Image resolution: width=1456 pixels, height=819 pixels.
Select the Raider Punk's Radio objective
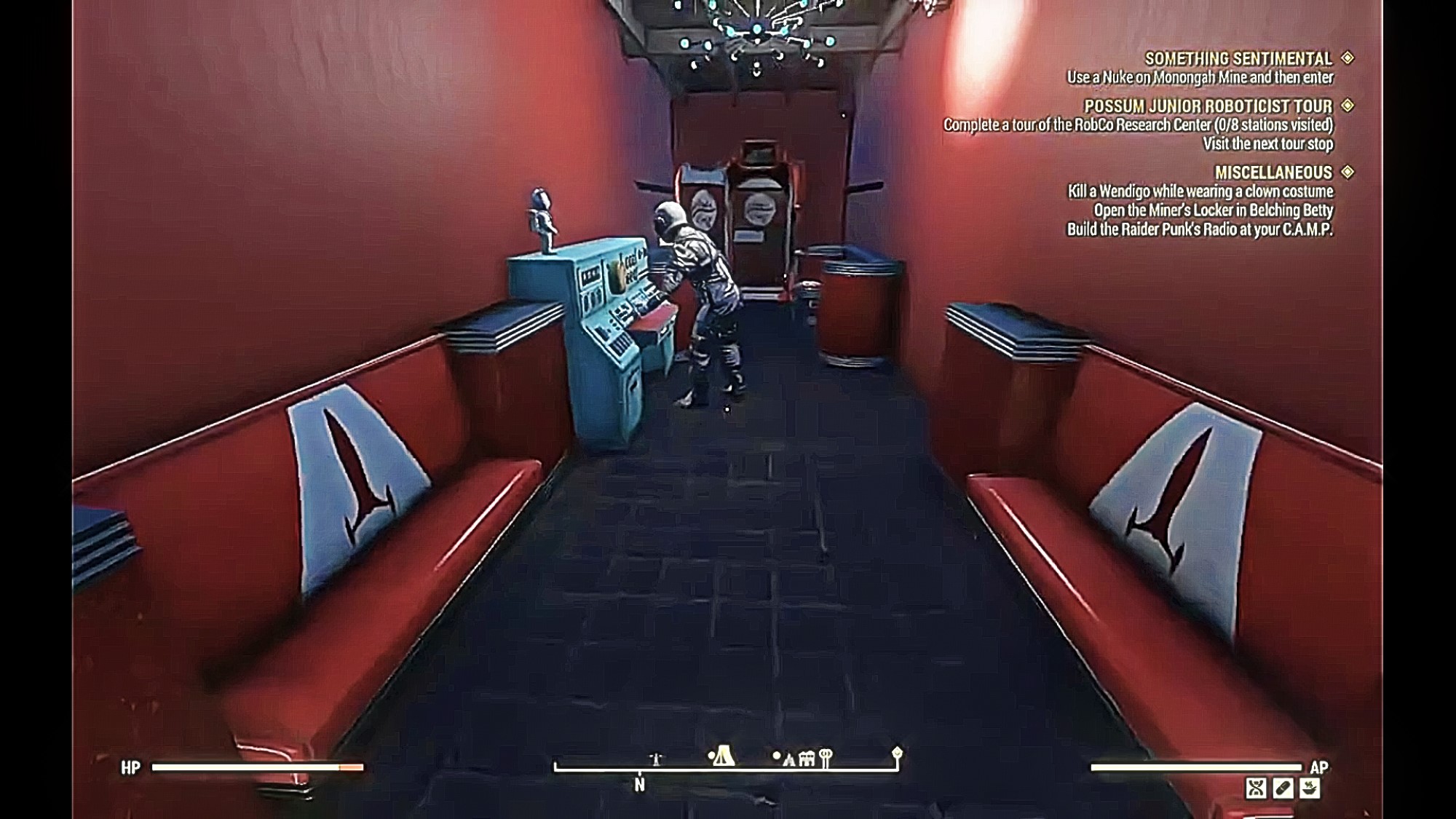click(x=1200, y=229)
